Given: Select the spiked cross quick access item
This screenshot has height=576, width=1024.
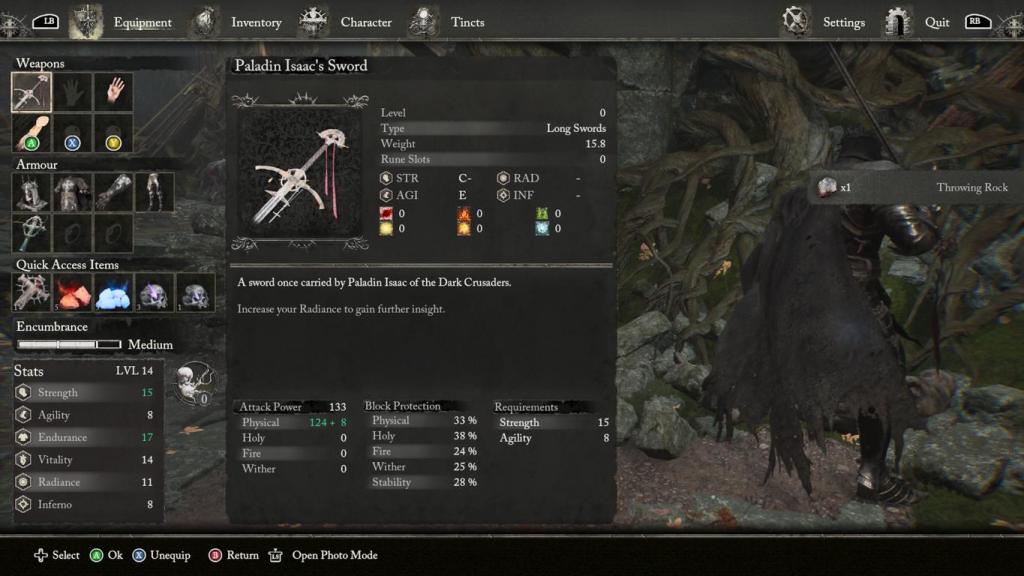Looking at the screenshot, I should [x=31, y=292].
